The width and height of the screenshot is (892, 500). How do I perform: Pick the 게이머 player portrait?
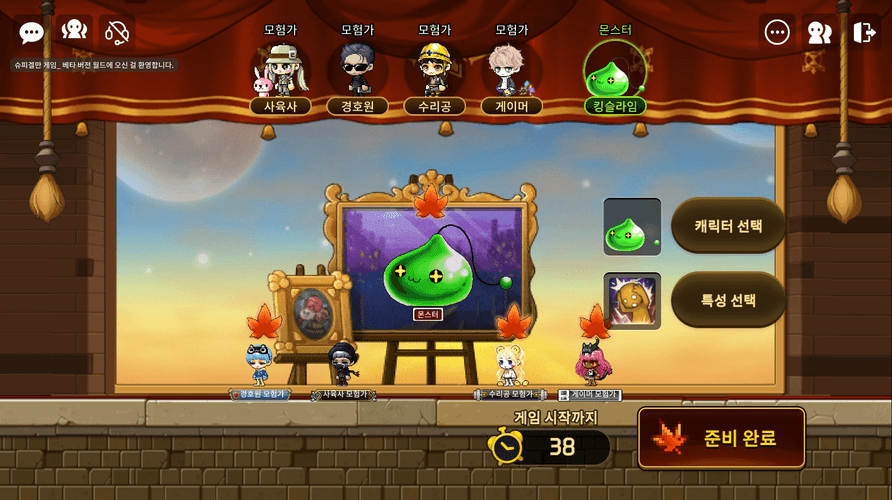point(511,70)
